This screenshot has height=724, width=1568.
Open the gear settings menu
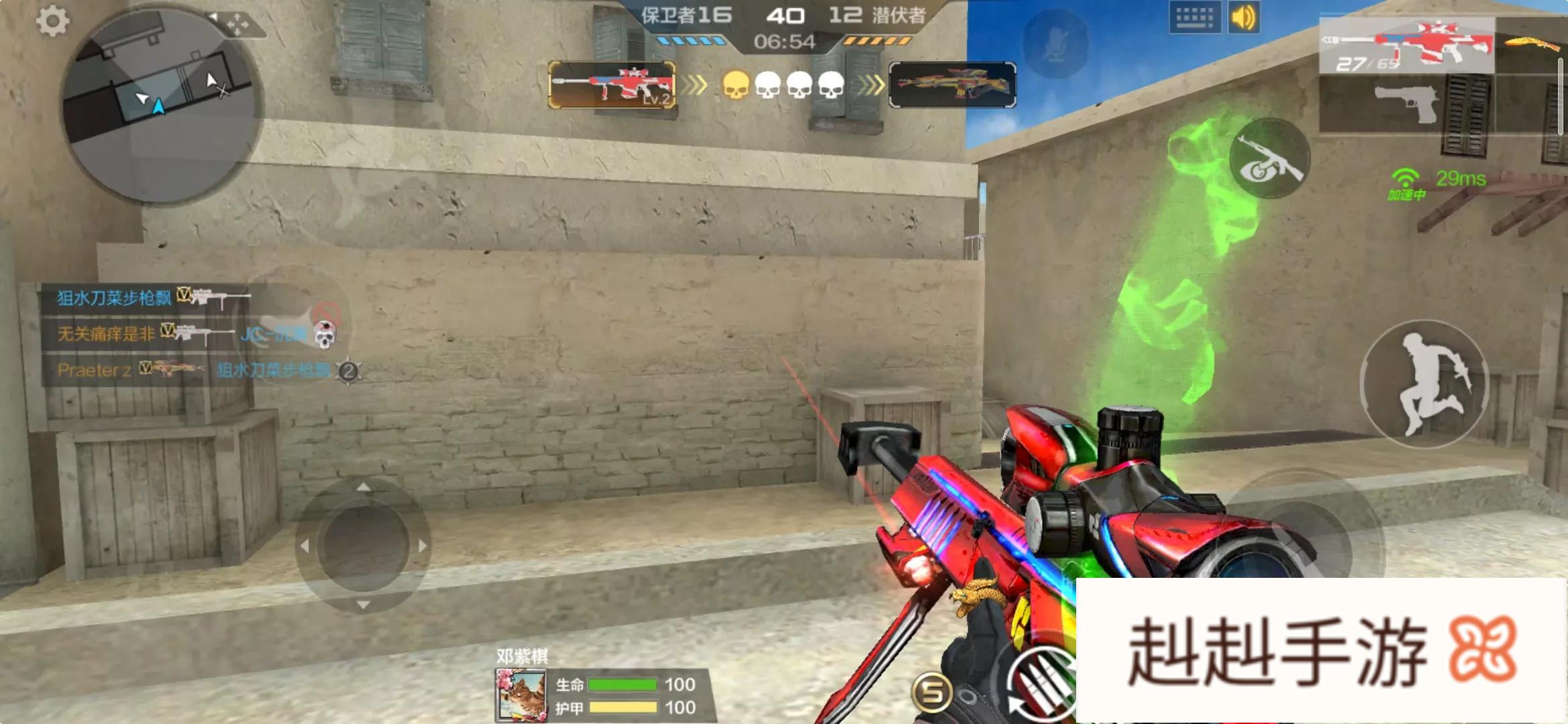(52, 21)
